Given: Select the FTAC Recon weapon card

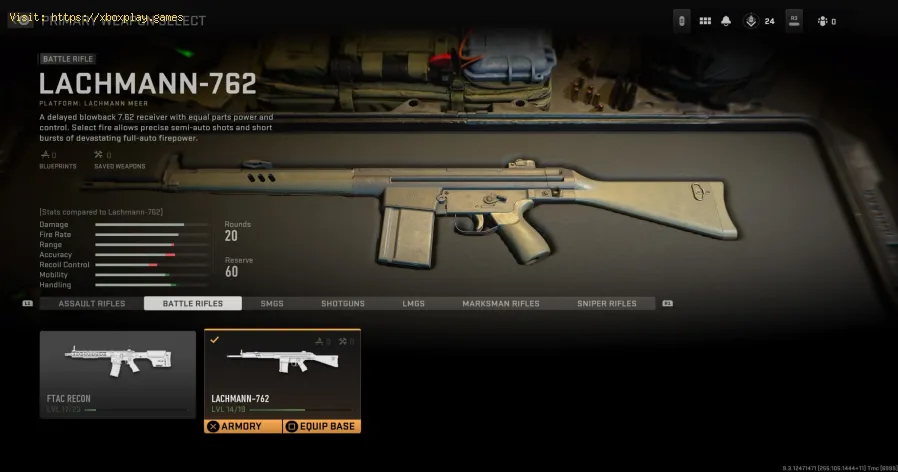Looking at the screenshot, I should (118, 373).
